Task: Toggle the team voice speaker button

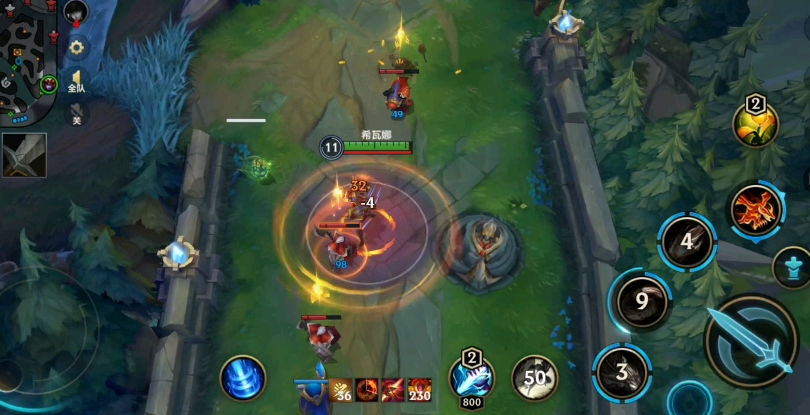Action: click(76, 81)
